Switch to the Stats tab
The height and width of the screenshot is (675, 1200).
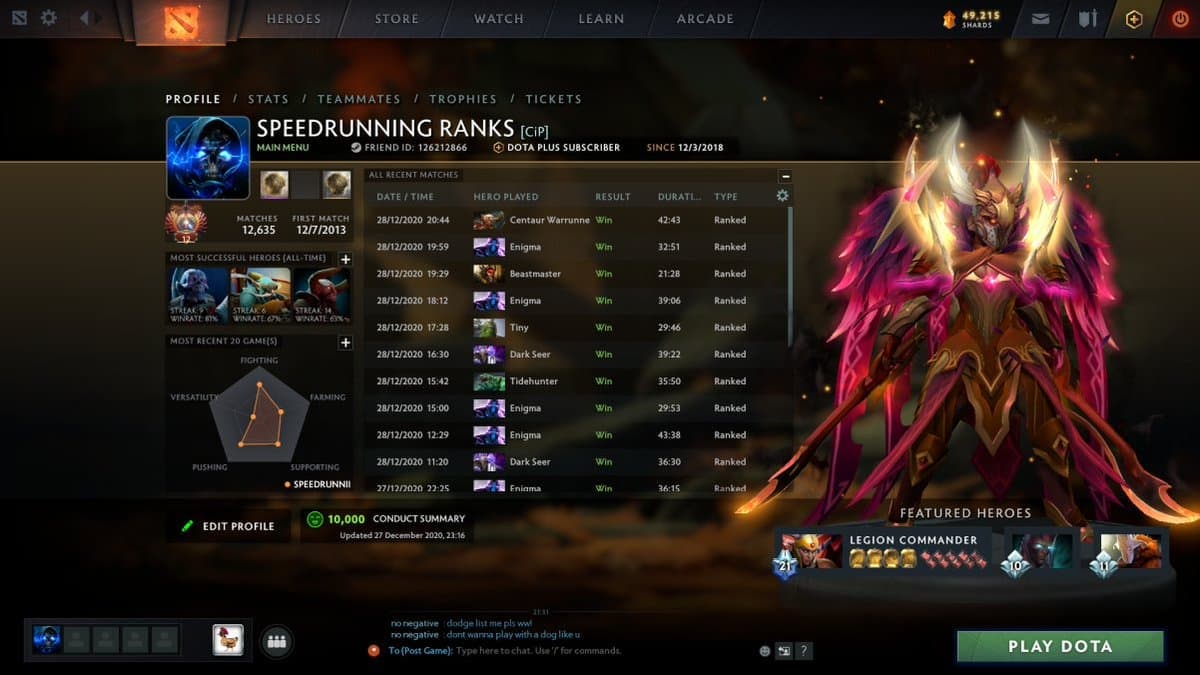click(x=268, y=99)
